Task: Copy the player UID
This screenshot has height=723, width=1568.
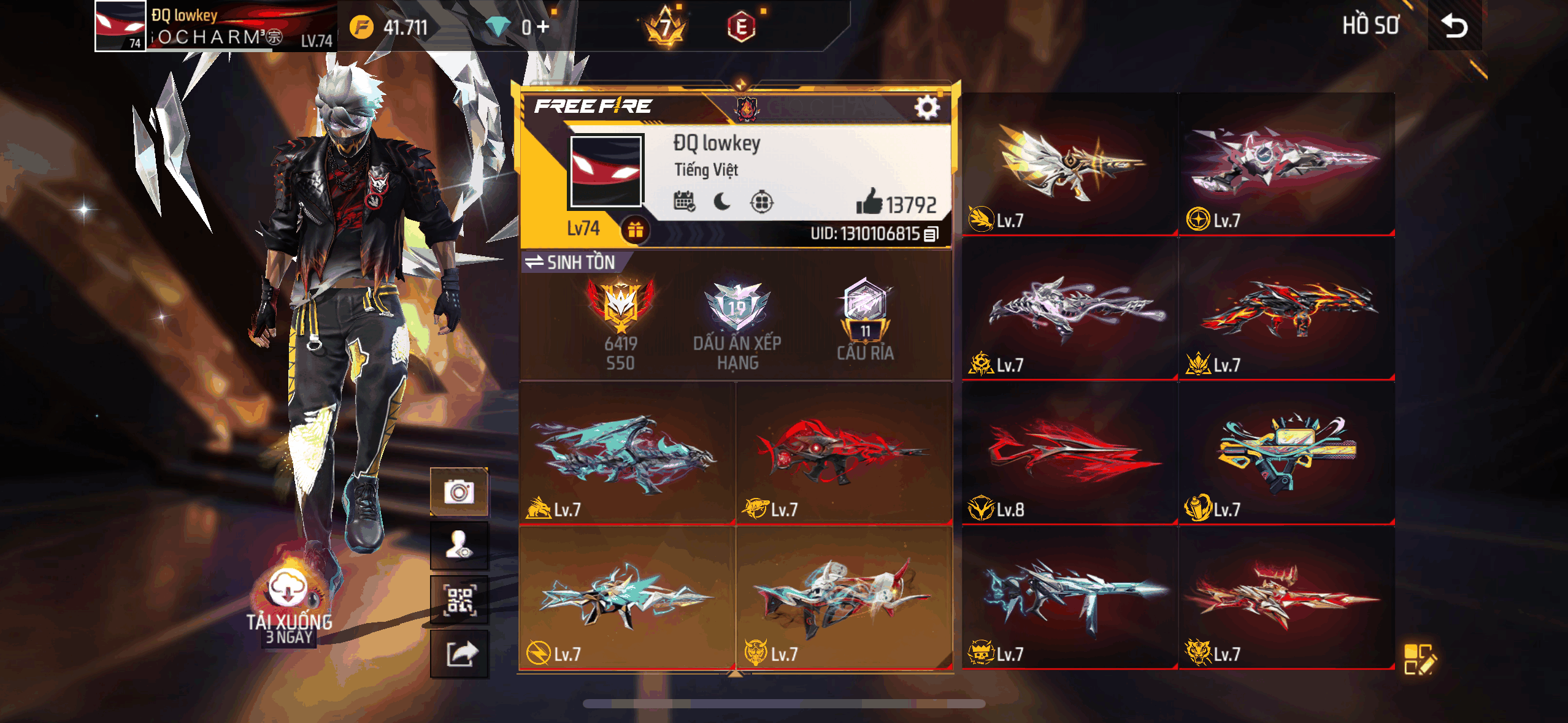Action: (x=931, y=234)
